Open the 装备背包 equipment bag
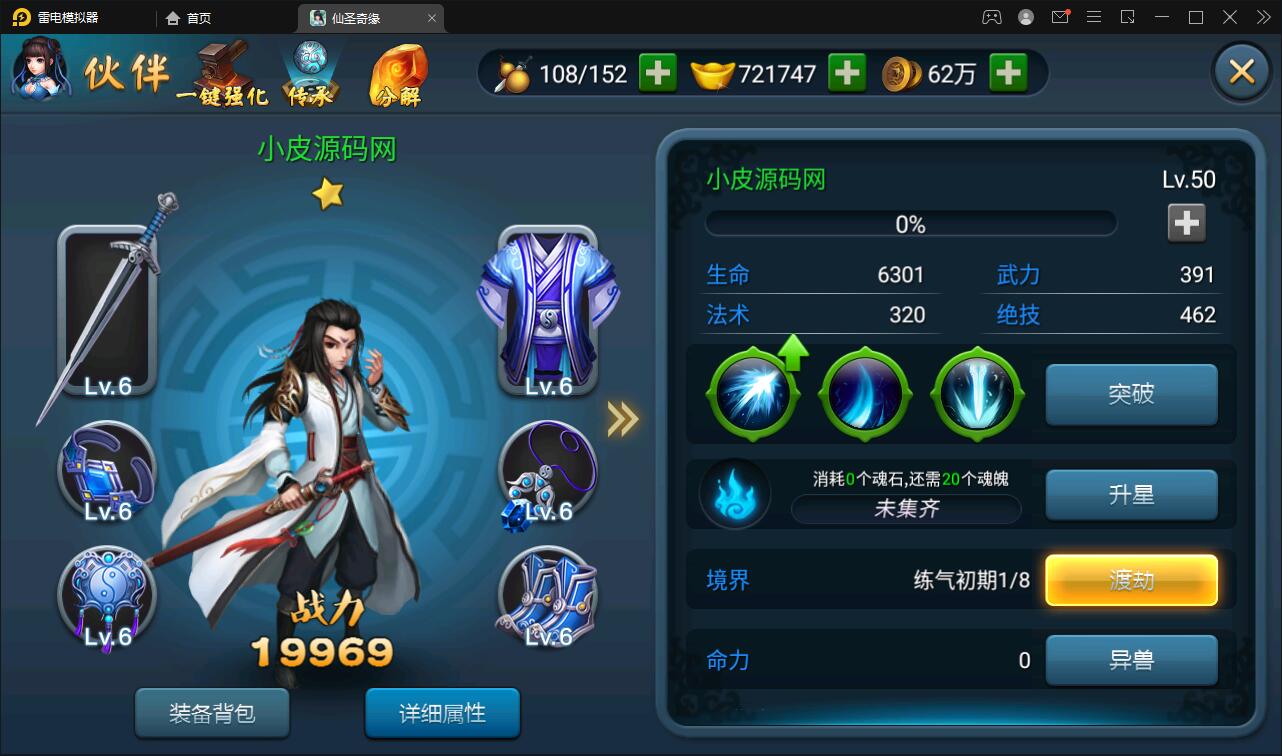Viewport: 1282px width, 756px height. pyautogui.click(x=212, y=713)
